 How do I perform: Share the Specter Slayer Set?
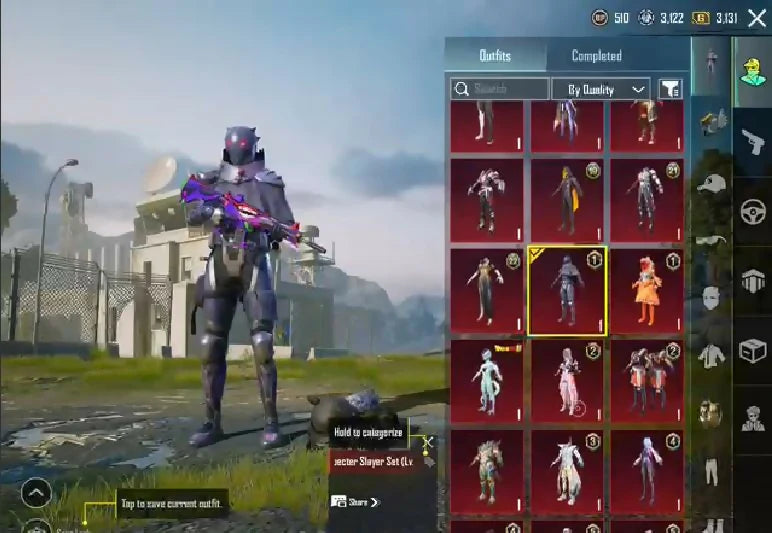355,502
